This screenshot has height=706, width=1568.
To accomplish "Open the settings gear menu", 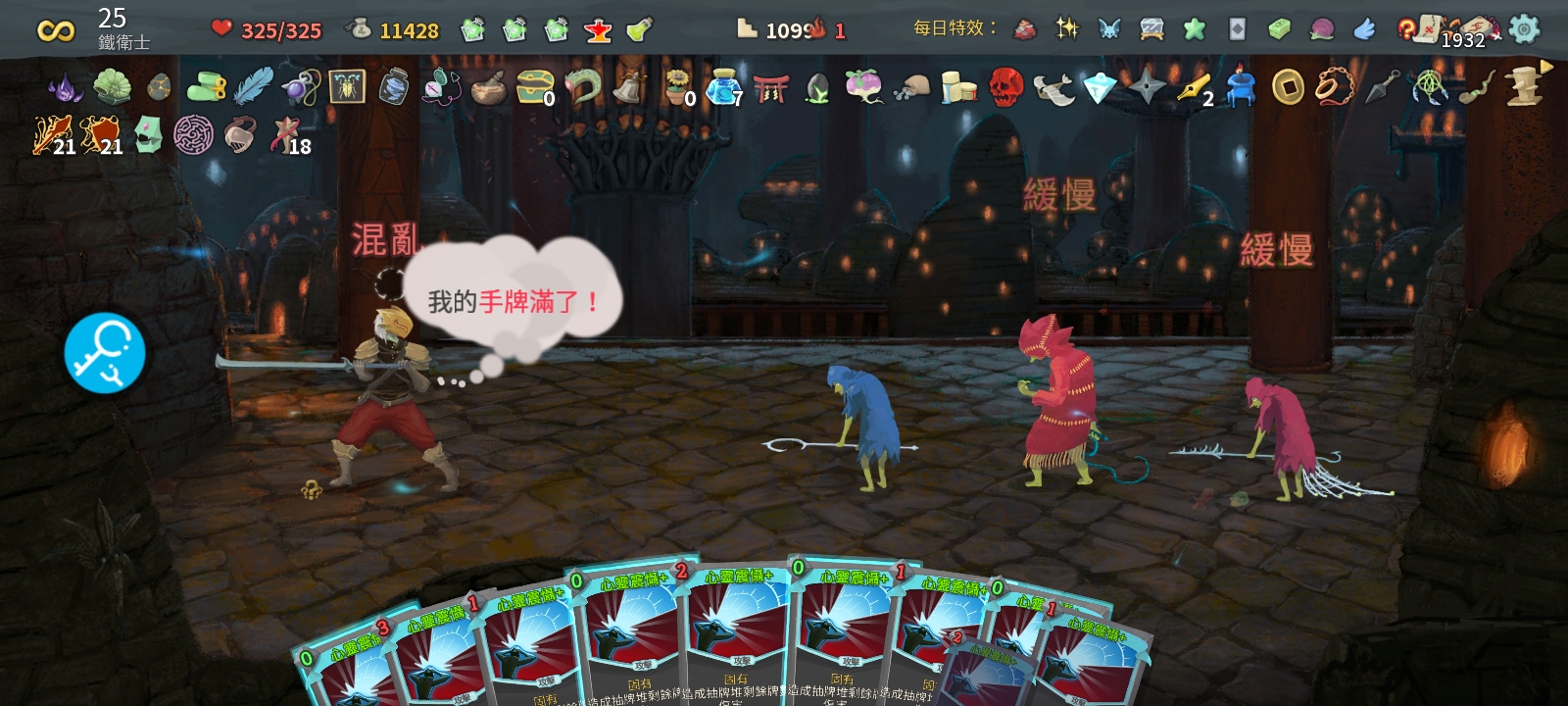I will 1524,28.
